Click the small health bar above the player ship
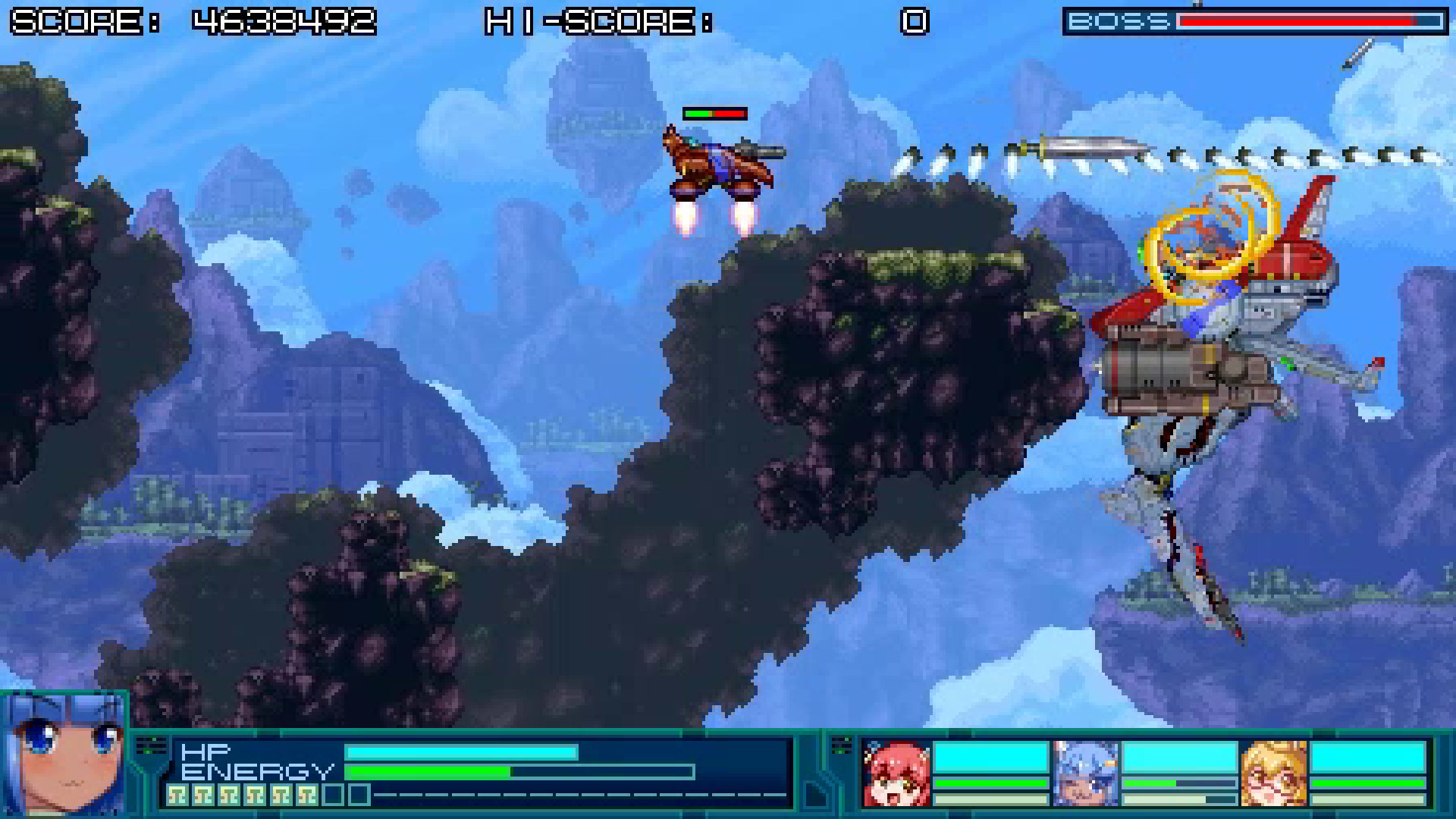 coord(714,113)
